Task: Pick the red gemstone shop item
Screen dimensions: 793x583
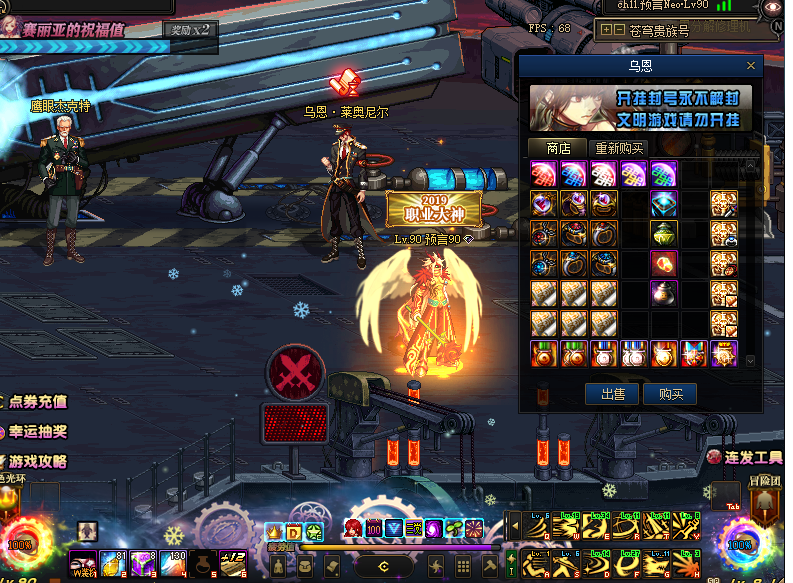Action: (x=665, y=264)
